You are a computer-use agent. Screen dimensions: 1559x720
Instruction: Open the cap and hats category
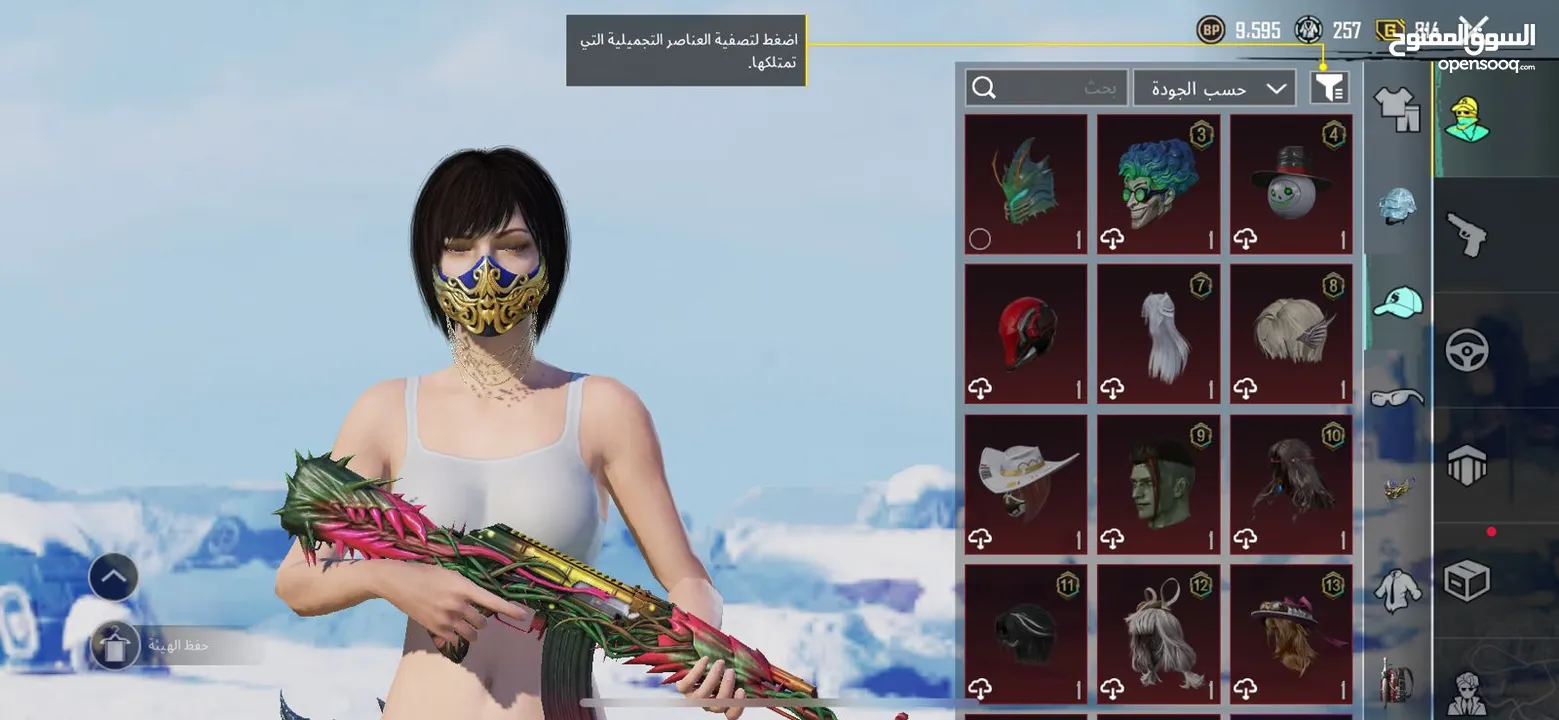(x=1397, y=300)
